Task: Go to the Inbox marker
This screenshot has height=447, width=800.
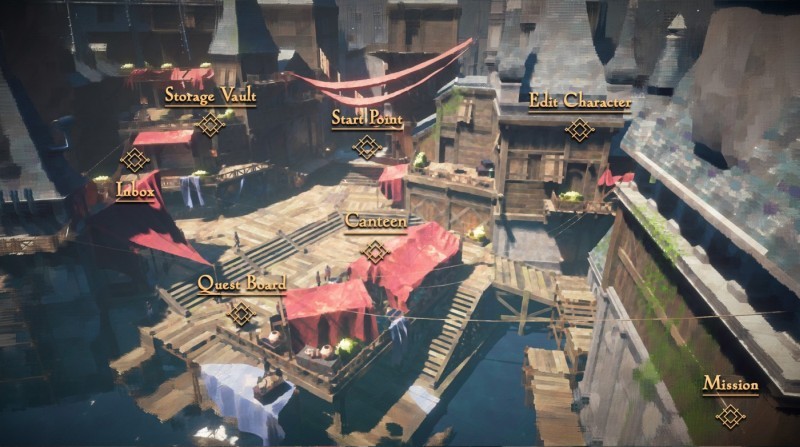Action: 135,160
